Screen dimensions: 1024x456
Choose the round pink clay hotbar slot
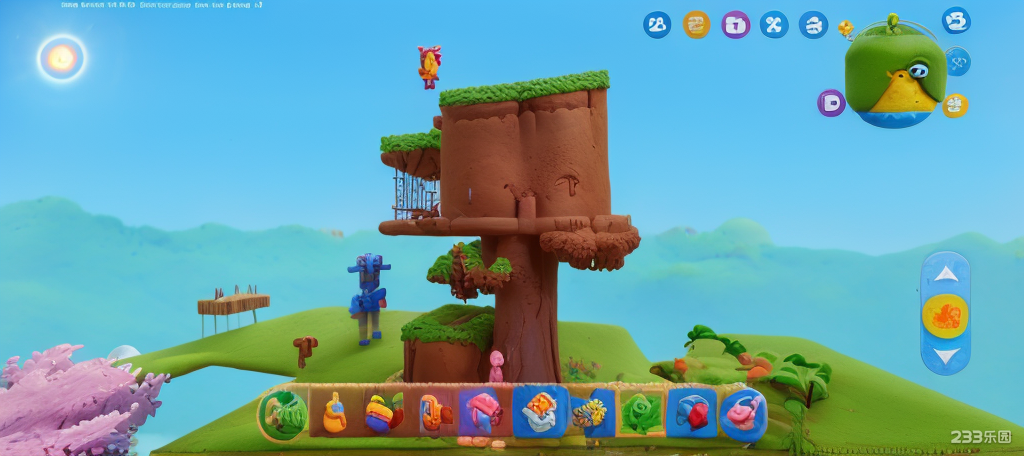coord(743,414)
